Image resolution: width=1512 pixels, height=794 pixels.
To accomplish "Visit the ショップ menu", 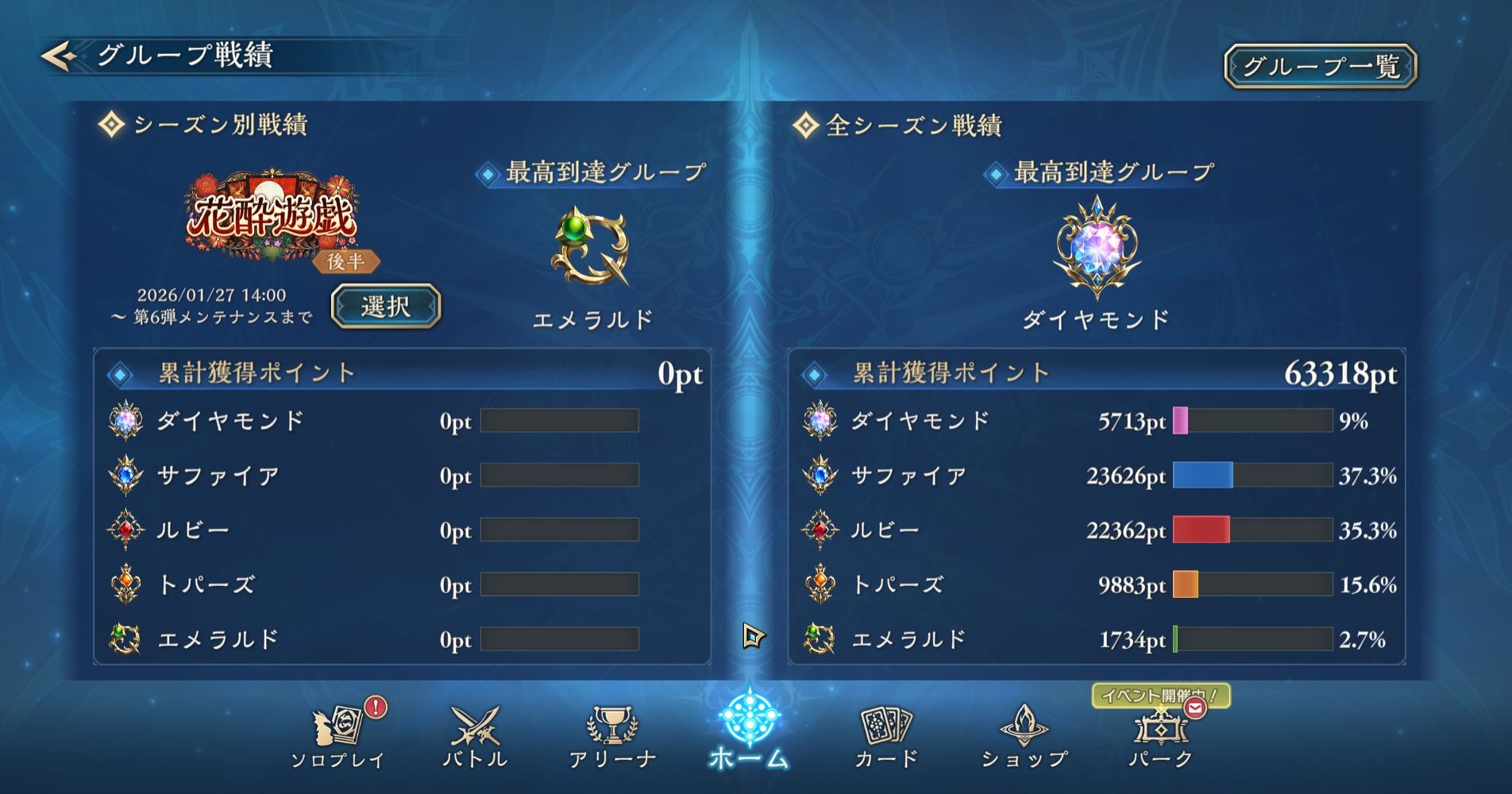I will click(1024, 736).
